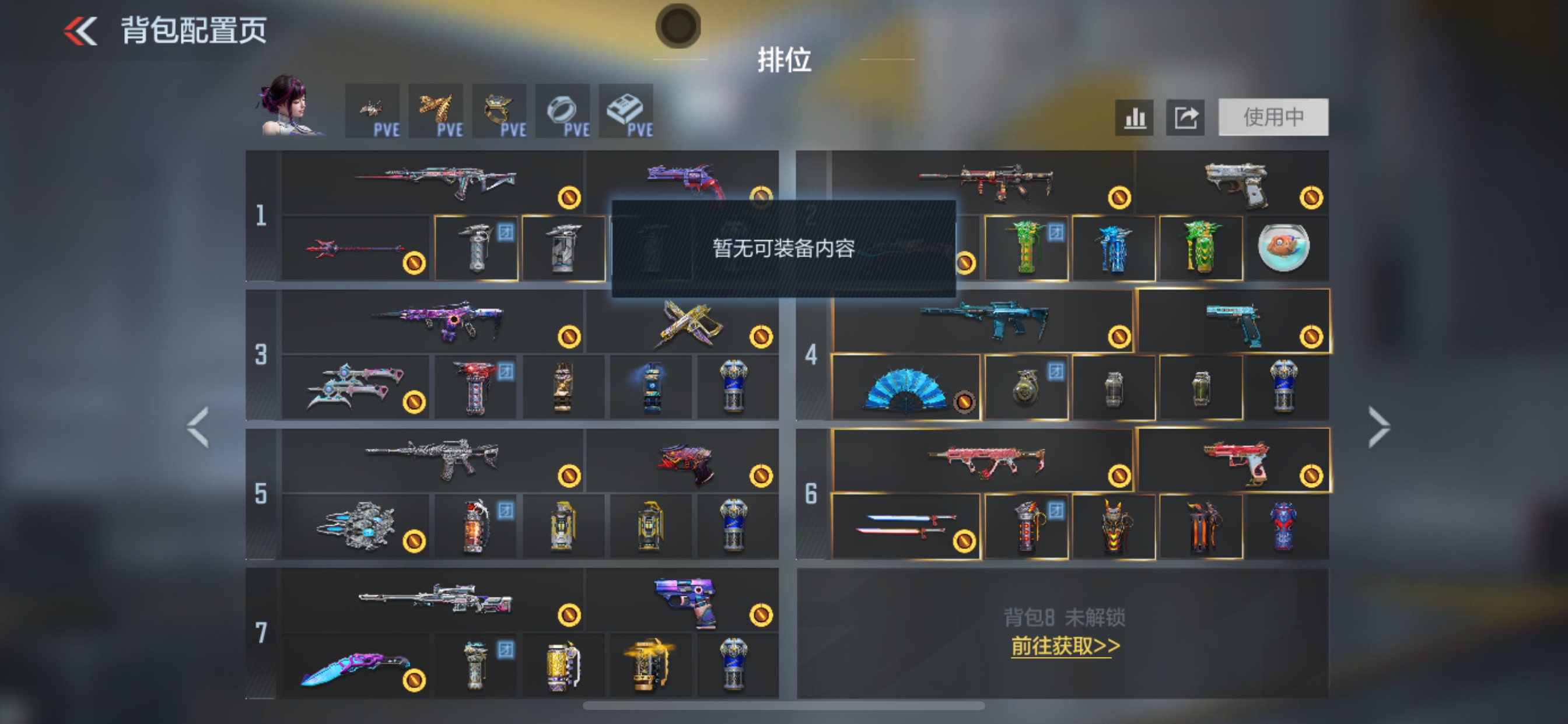The image size is (1568, 724).
Task: Open the stats bar-chart icon near 使用中
Action: click(x=1134, y=117)
